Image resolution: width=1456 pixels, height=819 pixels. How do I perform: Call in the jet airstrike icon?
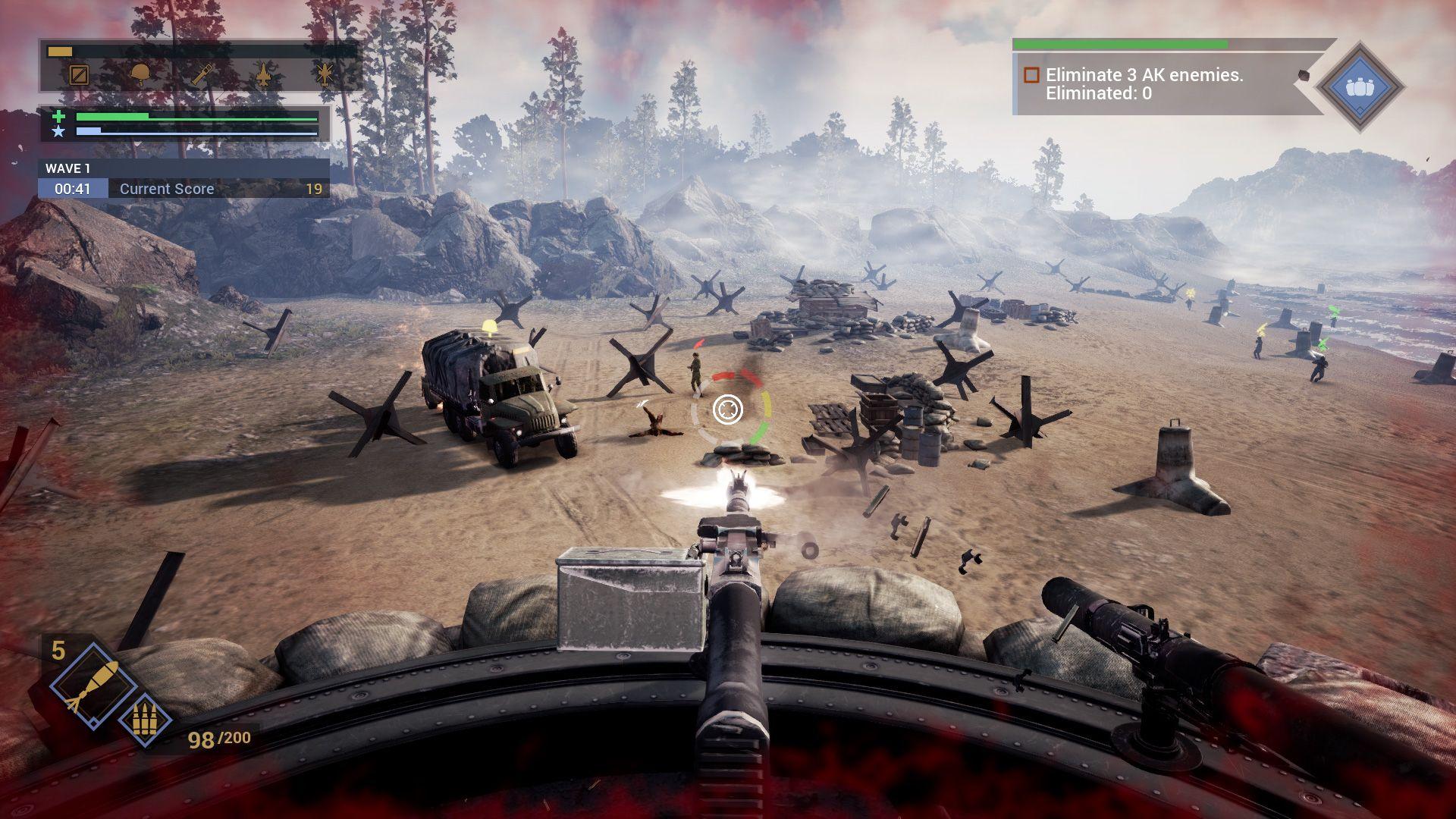click(x=263, y=76)
